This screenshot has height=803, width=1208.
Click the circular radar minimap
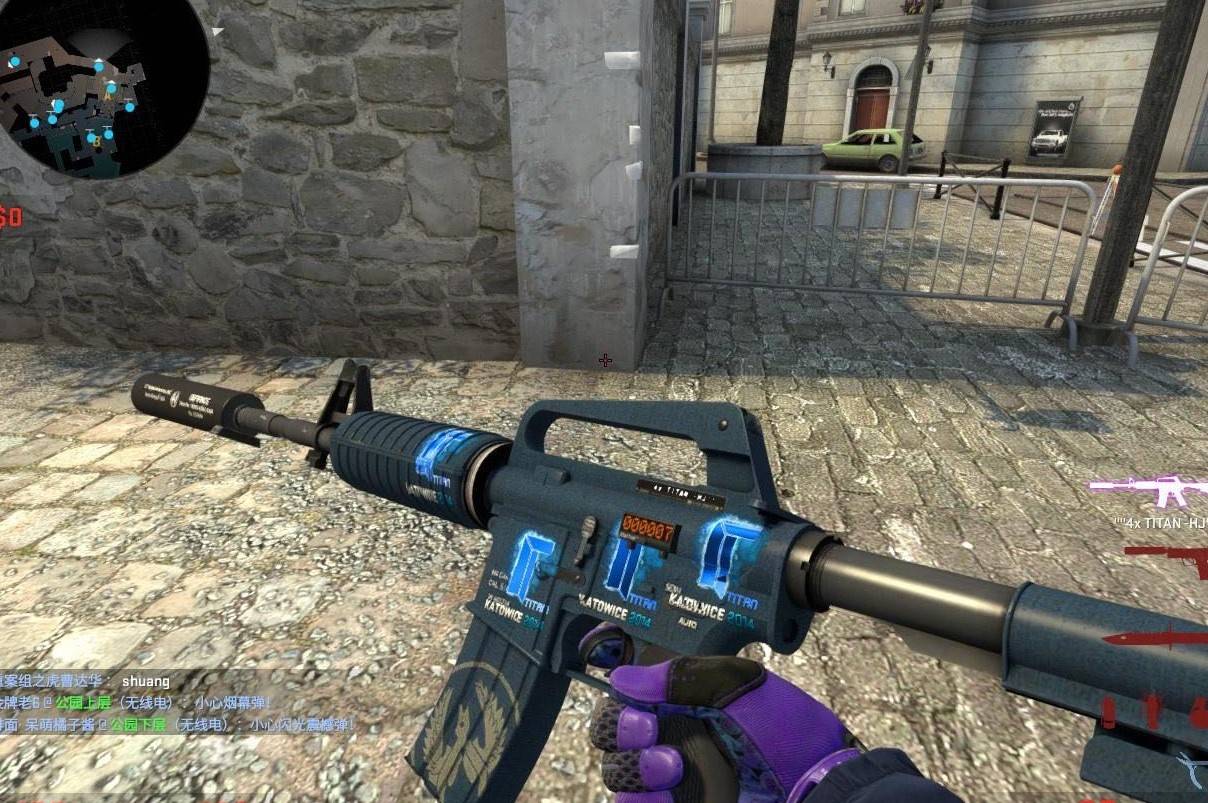click(x=103, y=90)
